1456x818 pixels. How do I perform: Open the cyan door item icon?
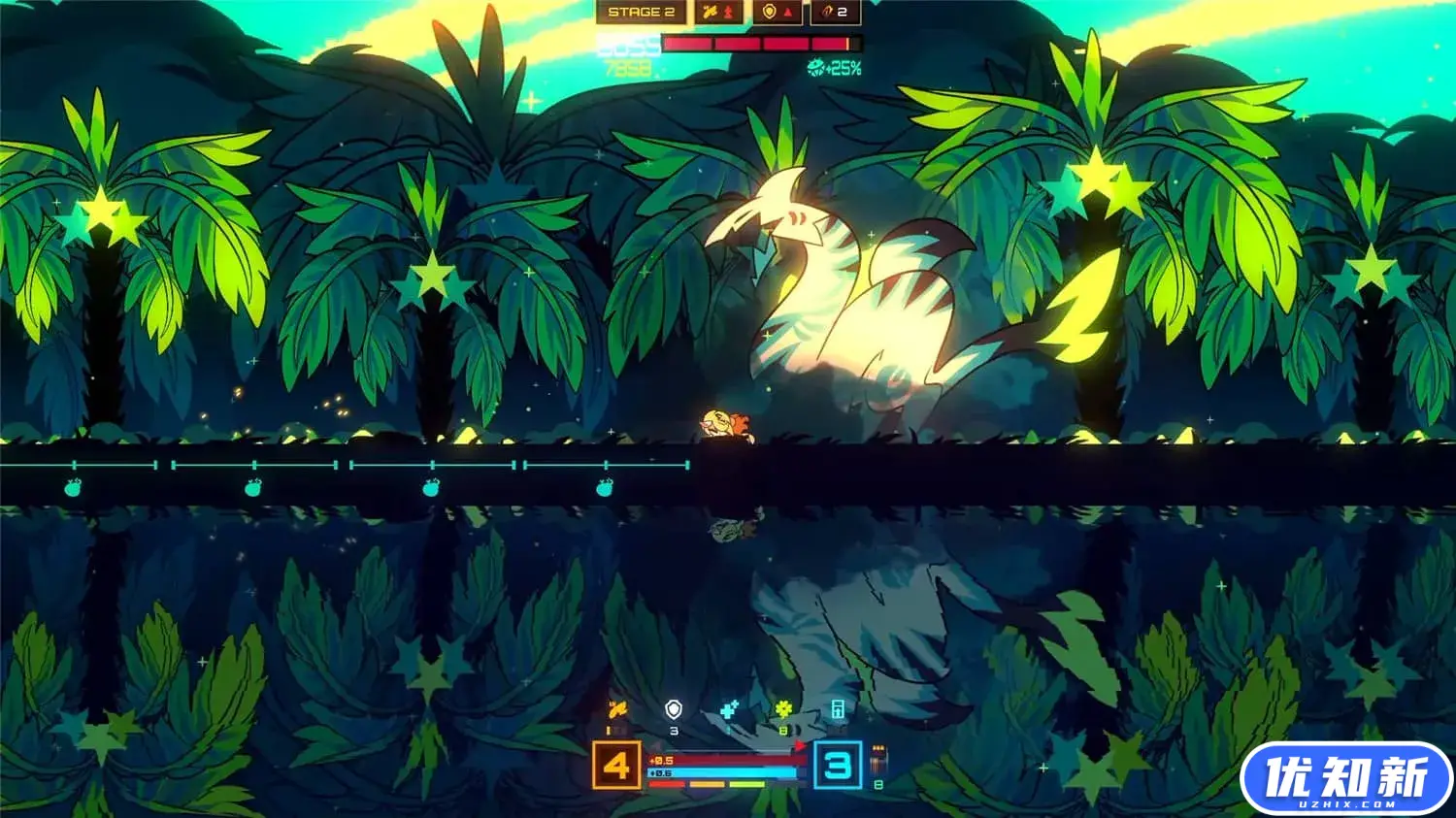coord(838,711)
